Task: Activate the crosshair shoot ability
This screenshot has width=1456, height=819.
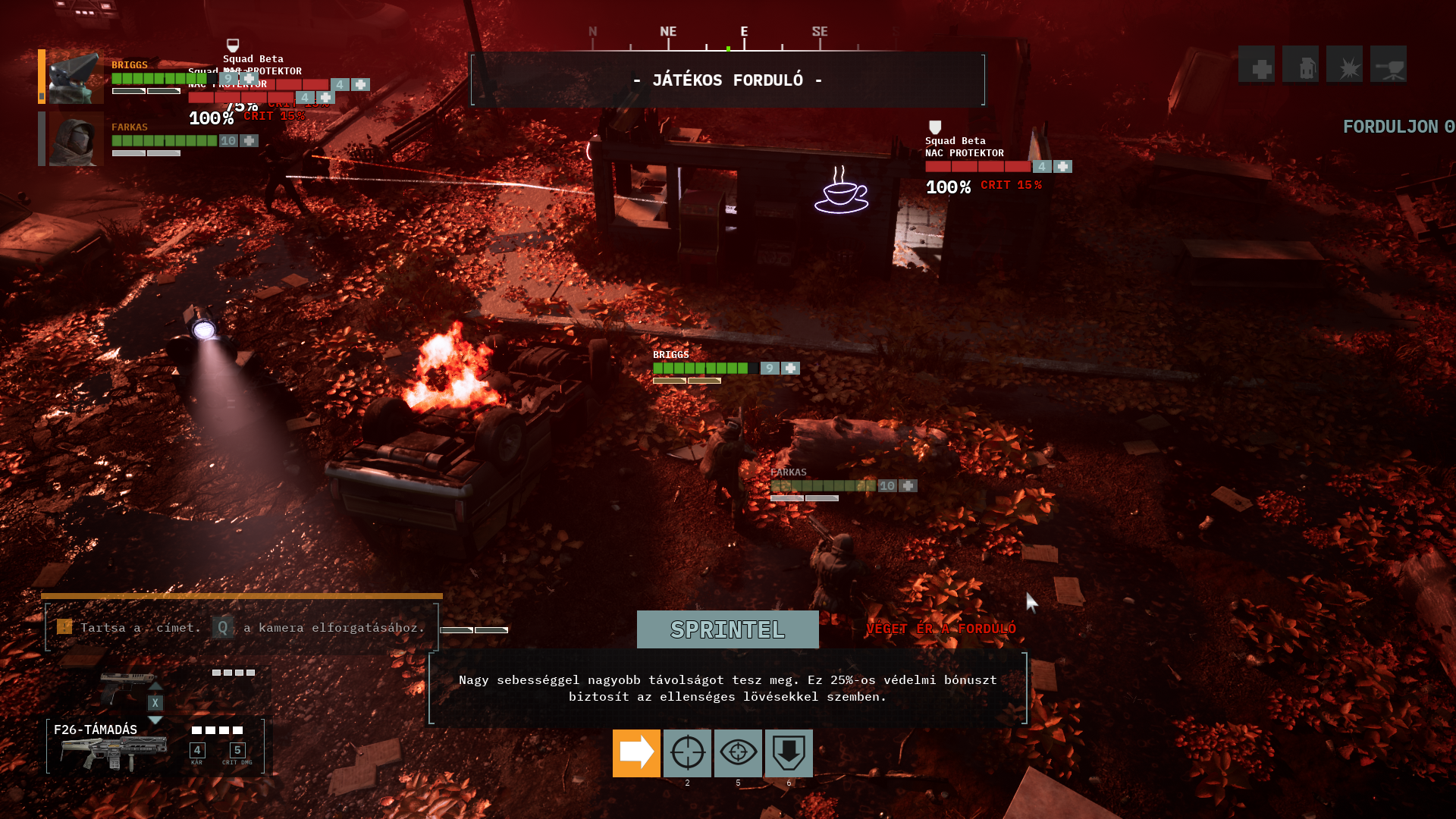Action: [x=687, y=753]
